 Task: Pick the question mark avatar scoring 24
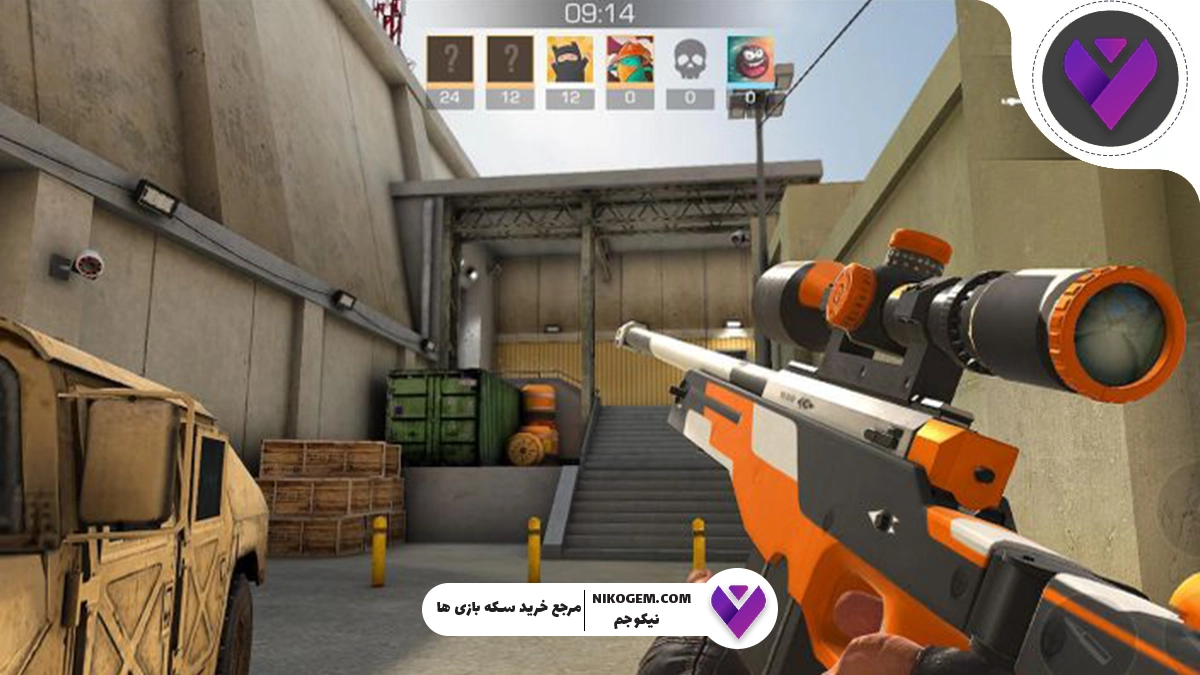(450, 60)
